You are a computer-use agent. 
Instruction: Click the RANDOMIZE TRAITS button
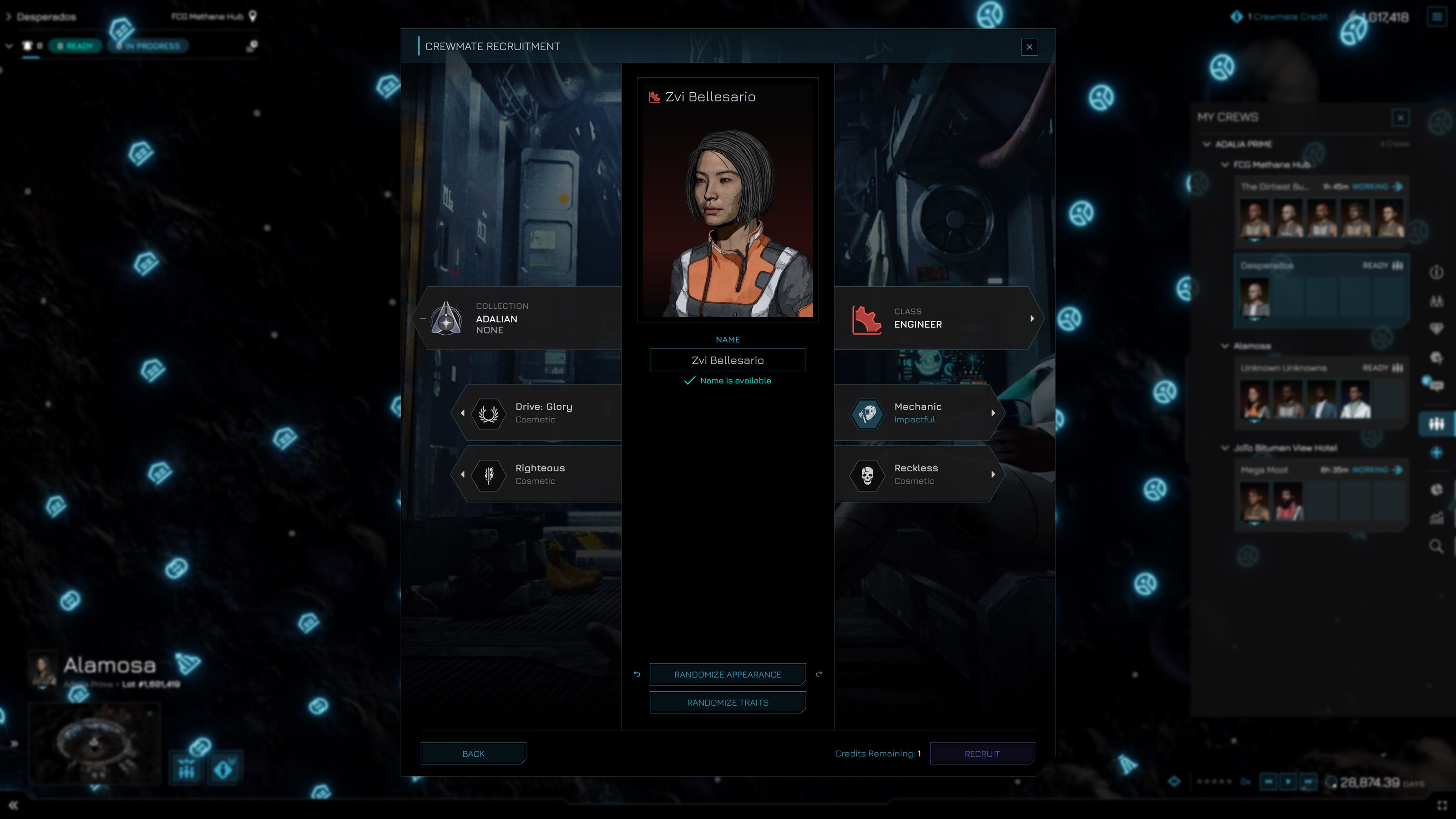(x=728, y=702)
